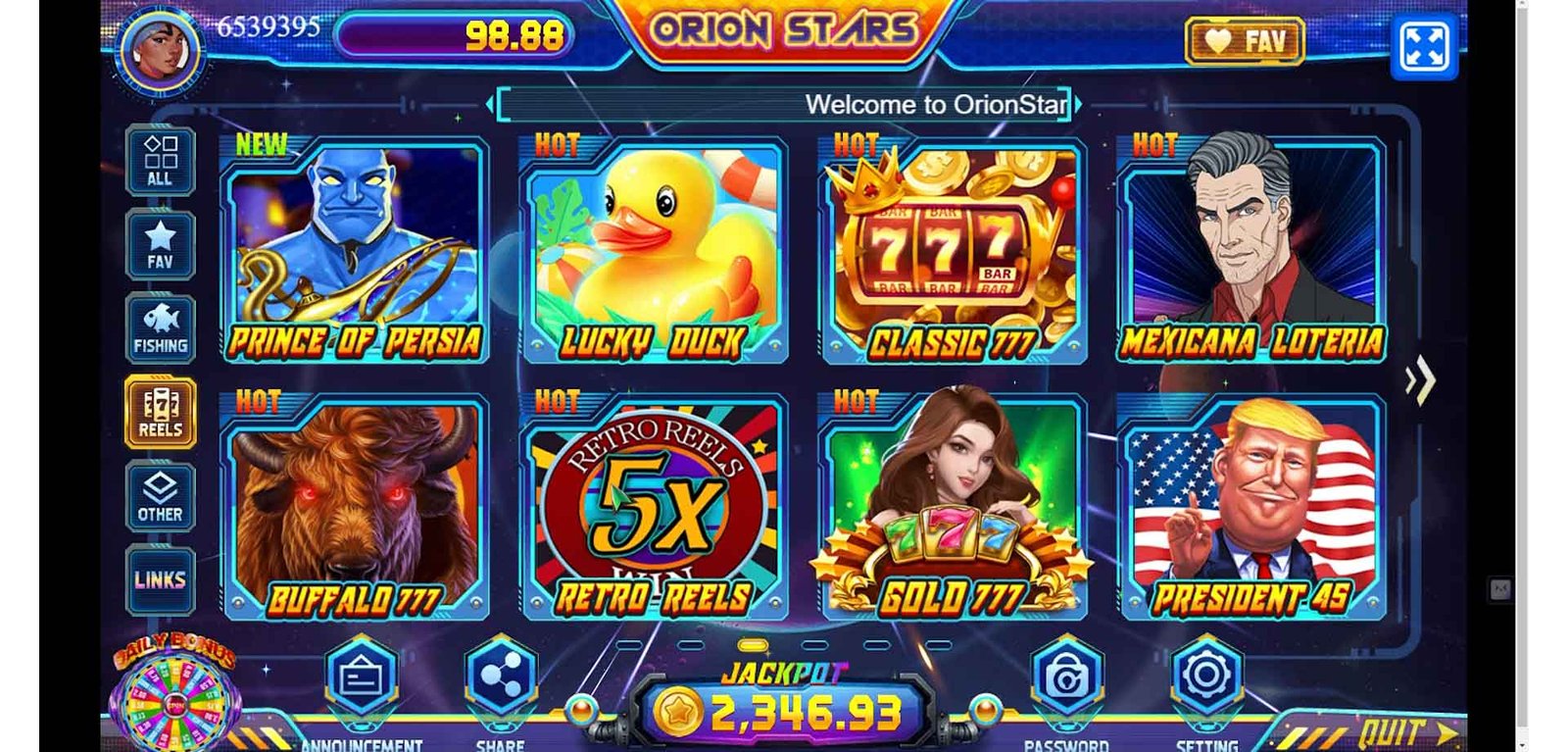
Task: Open the Other games category
Action: click(x=160, y=497)
